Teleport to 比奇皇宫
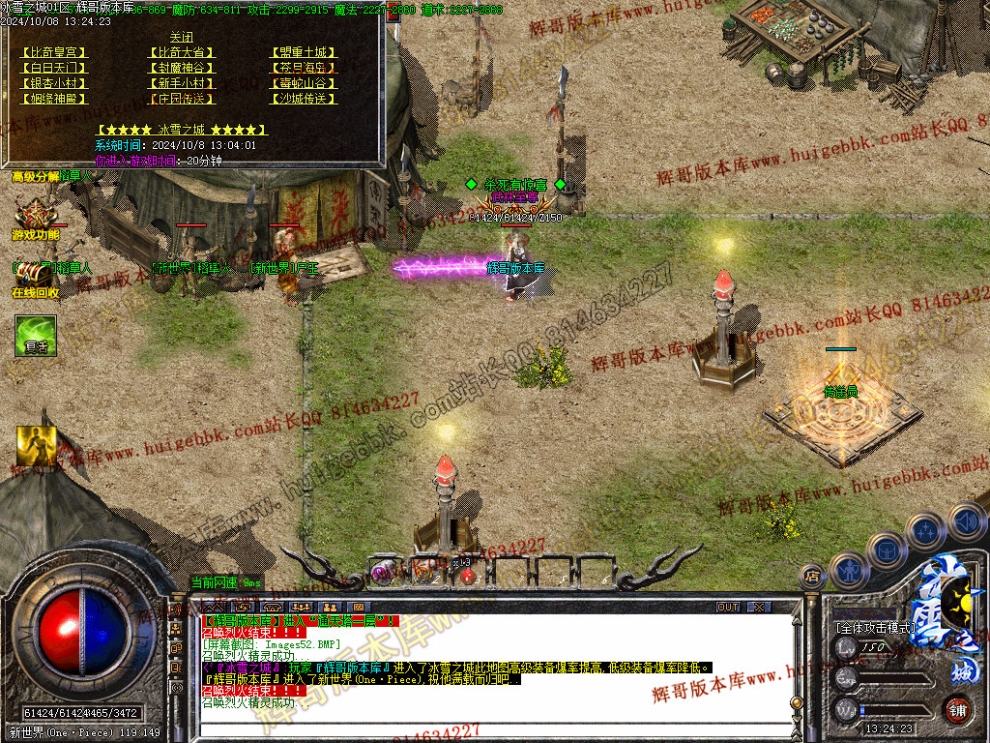 [52, 52]
